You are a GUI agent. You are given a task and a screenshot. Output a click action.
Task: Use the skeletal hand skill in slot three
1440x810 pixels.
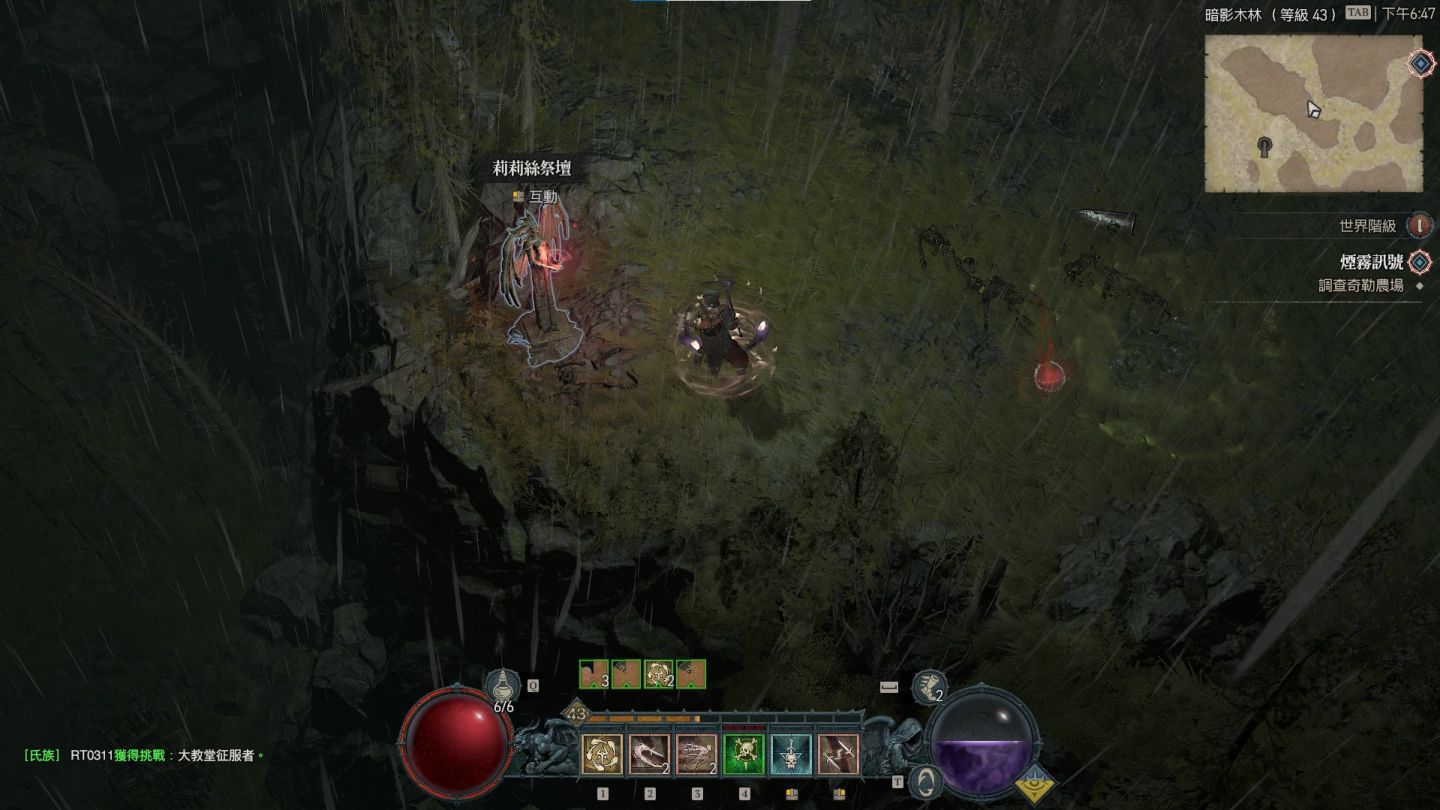coord(696,754)
